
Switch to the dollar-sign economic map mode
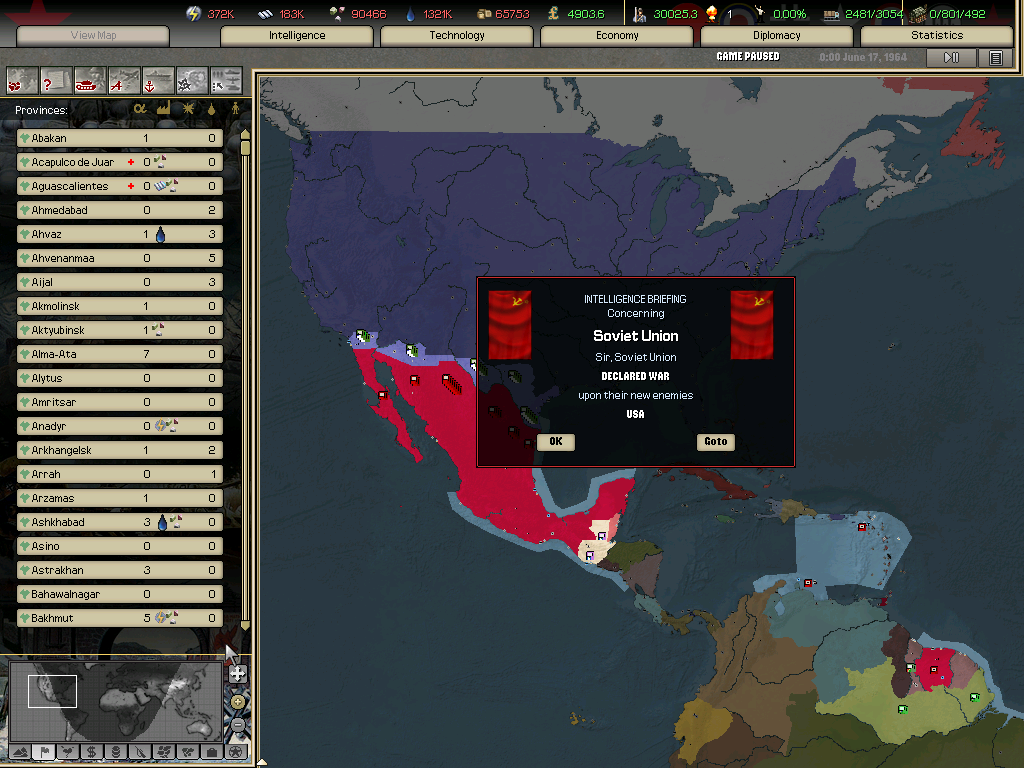(x=91, y=751)
